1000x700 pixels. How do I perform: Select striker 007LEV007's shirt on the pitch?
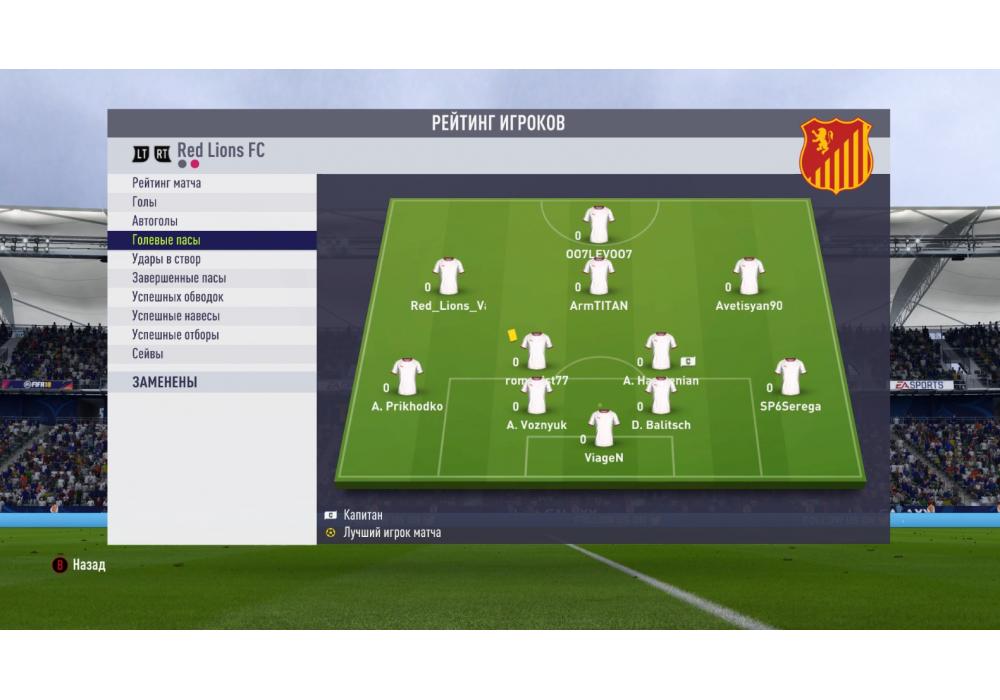click(x=599, y=225)
